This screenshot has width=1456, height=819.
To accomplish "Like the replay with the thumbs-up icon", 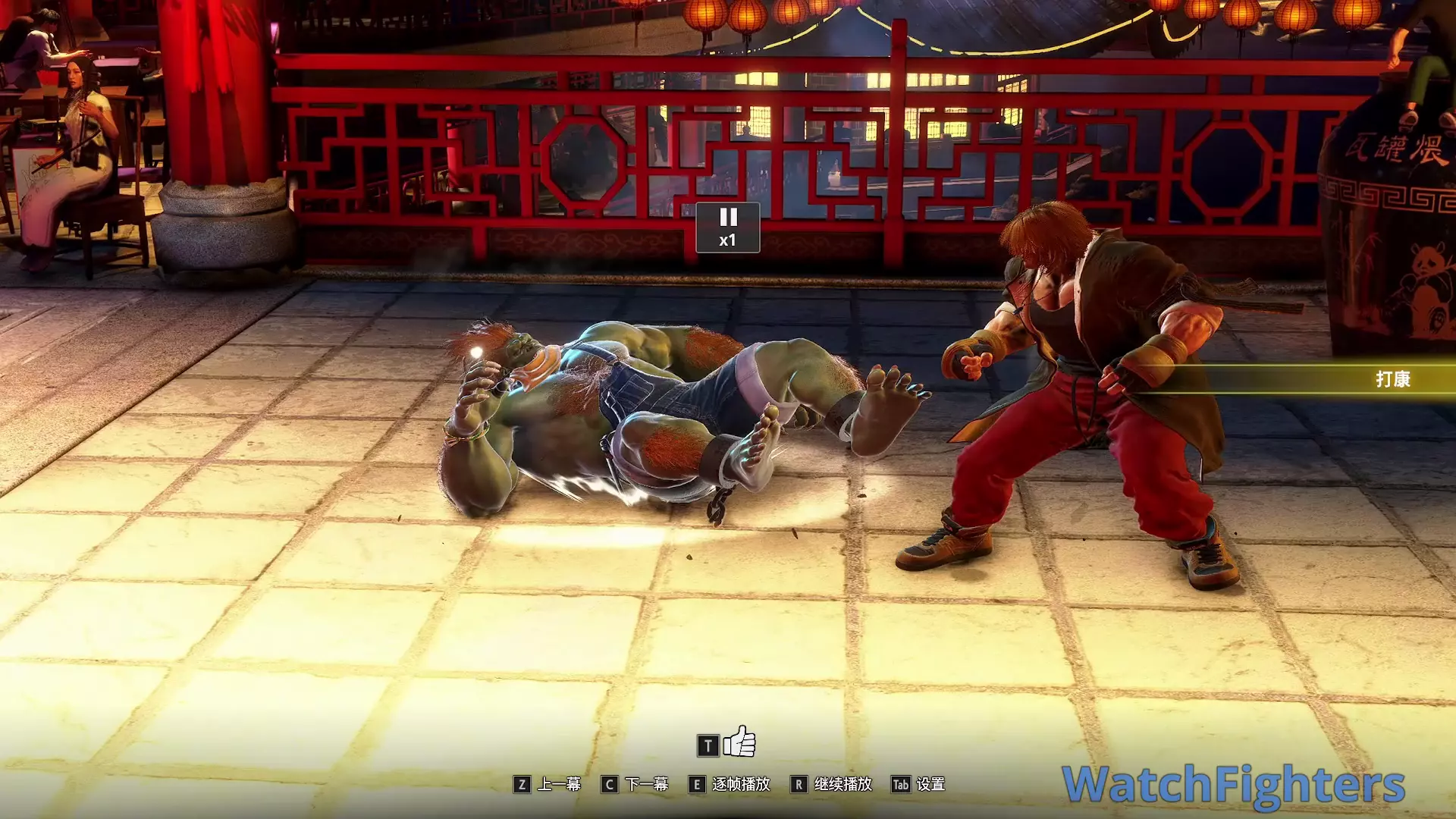I will click(739, 742).
